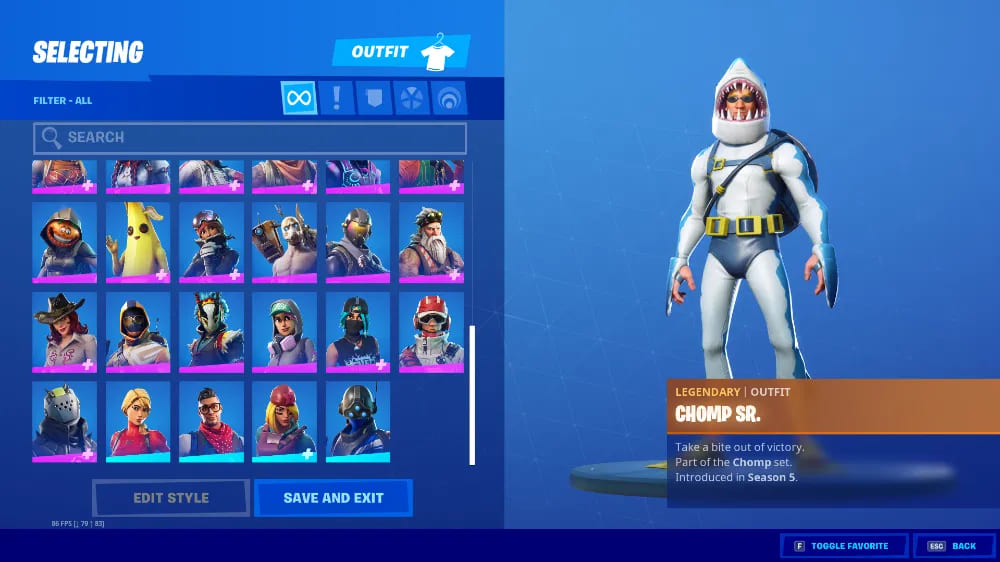Select the glowing blue-eyed dark helmet outfit

pos(357,420)
